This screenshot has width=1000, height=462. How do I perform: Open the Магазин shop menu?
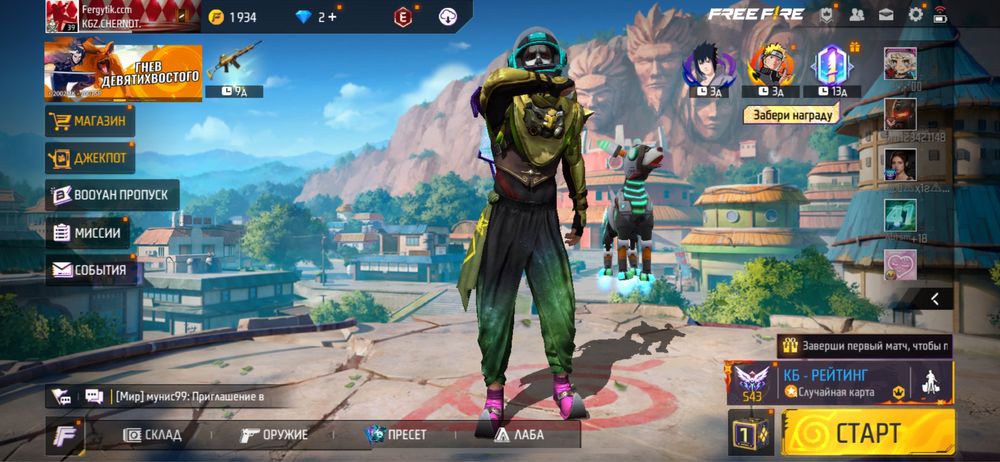[90, 121]
